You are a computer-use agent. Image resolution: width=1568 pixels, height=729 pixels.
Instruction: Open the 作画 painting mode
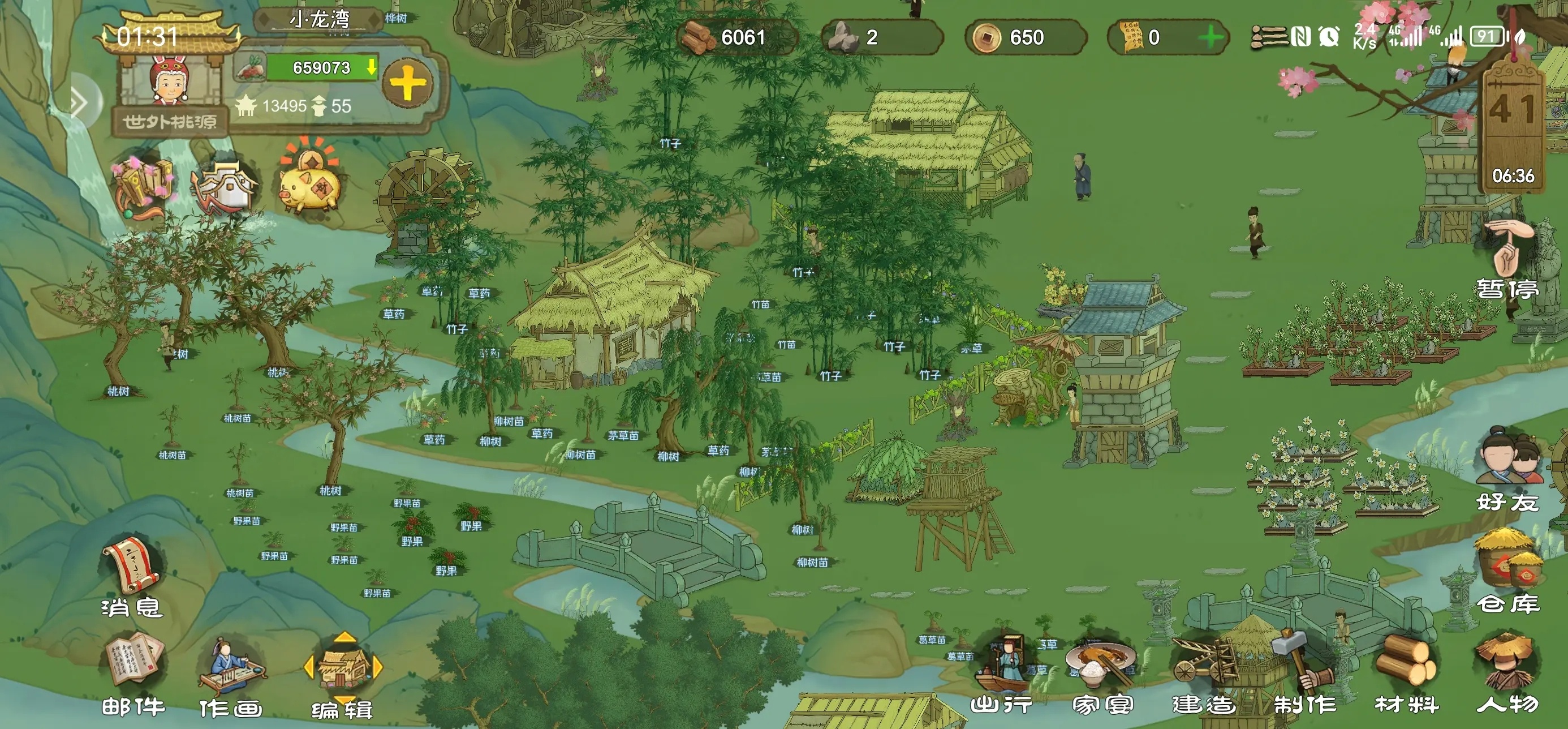coord(231,675)
